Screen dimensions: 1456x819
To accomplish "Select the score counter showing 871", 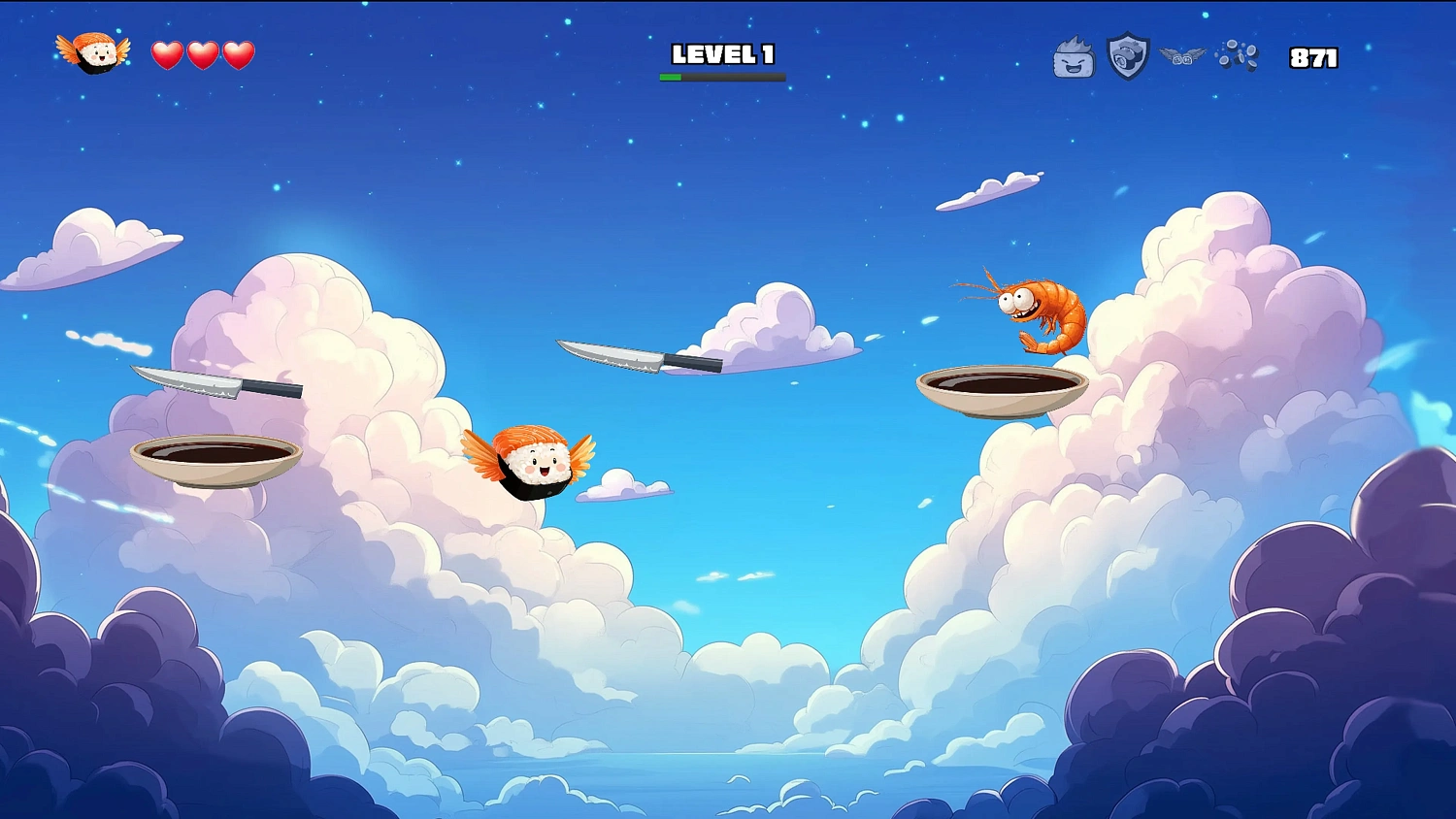I will coord(1312,58).
